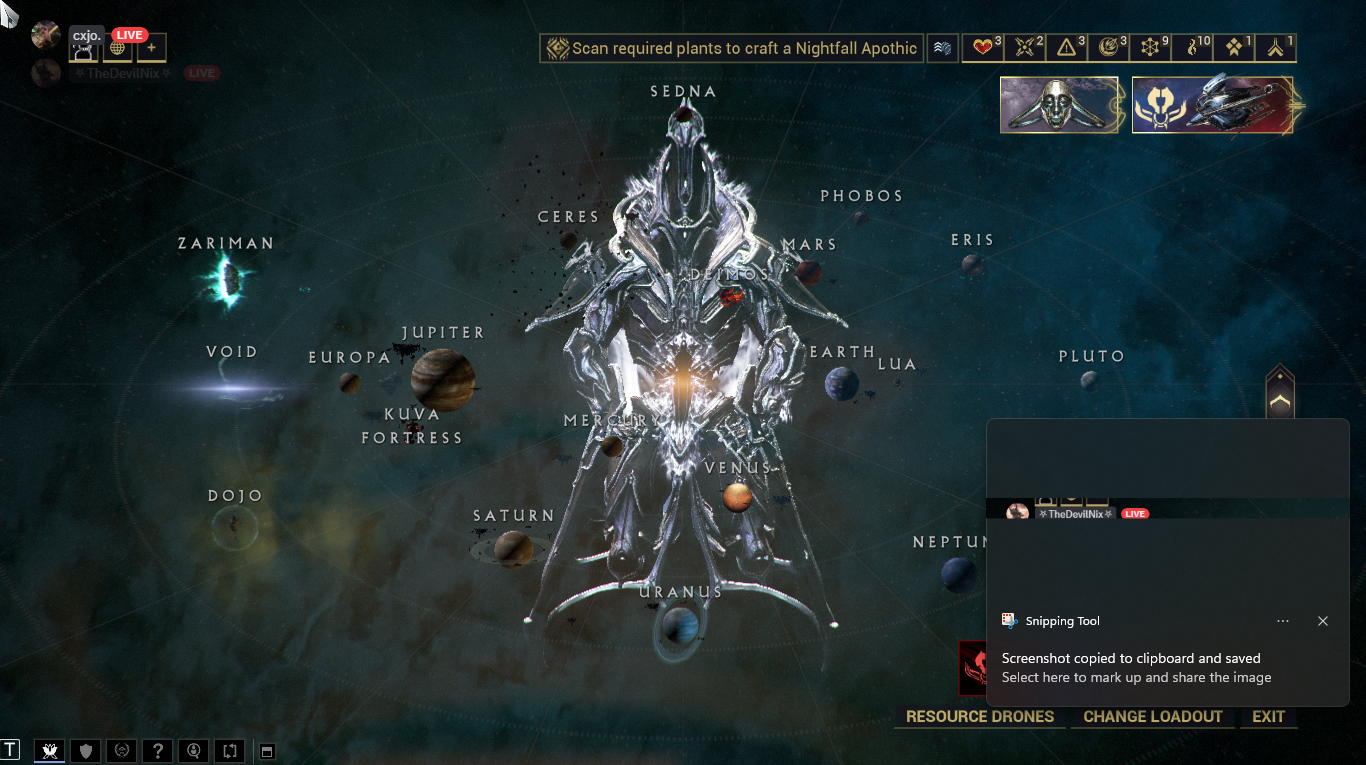Open the question mark overlay button
The image size is (1366, 765).
pyautogui.click(x=158, y=750)
